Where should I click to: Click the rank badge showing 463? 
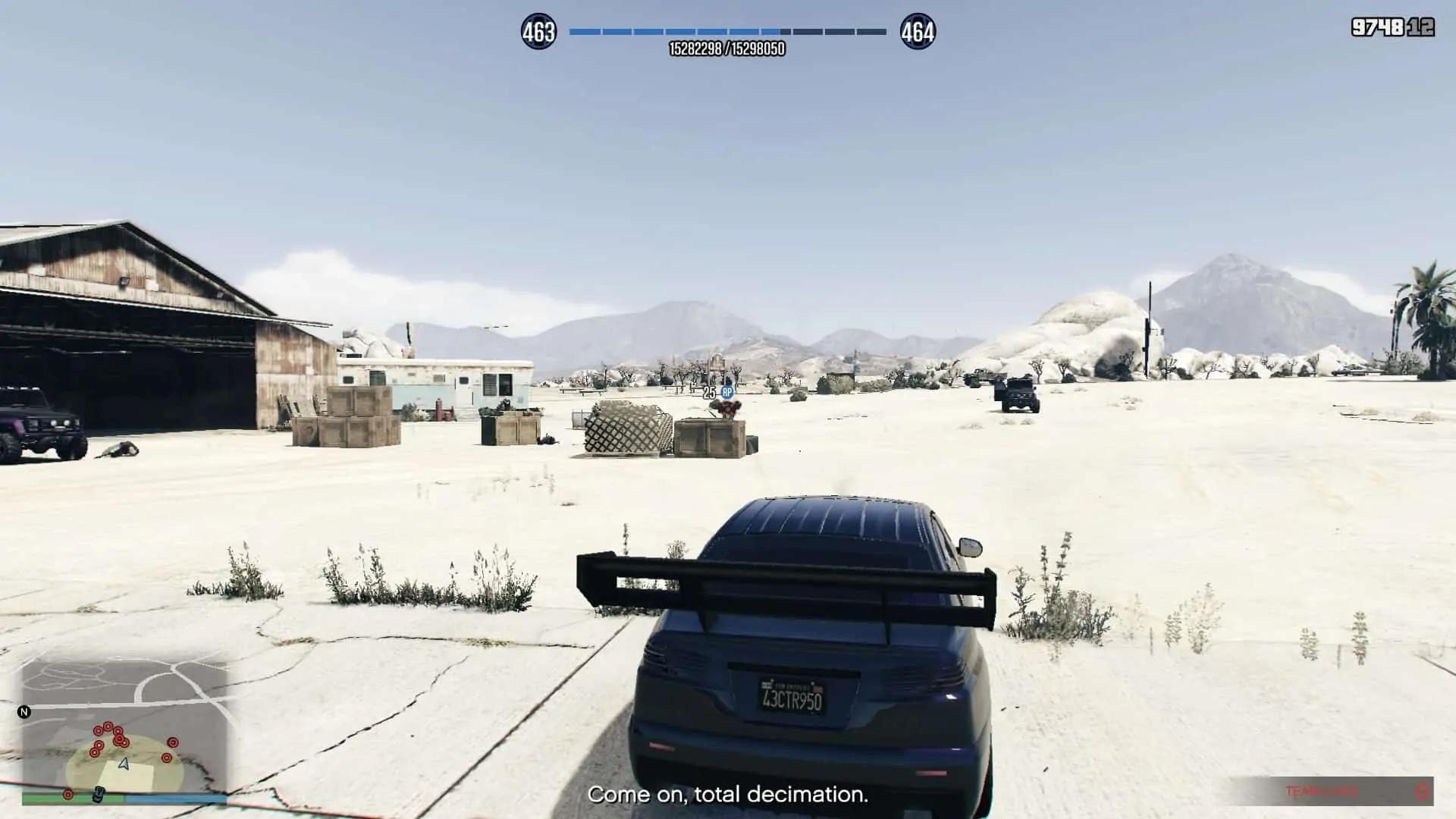point(540,32)
